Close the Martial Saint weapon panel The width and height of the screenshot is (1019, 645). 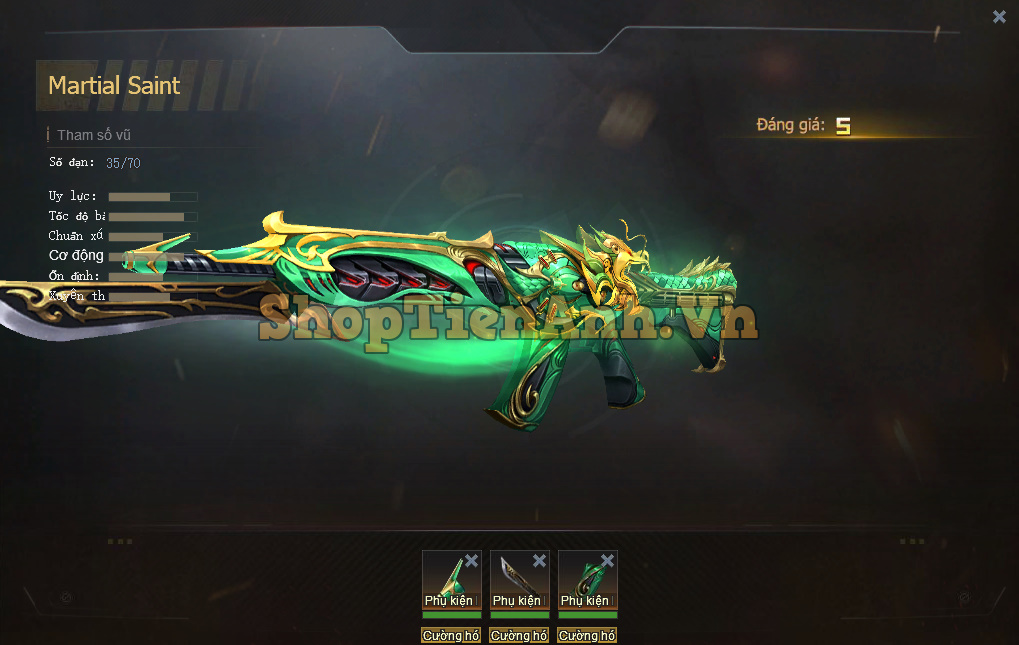click(999, 17)
